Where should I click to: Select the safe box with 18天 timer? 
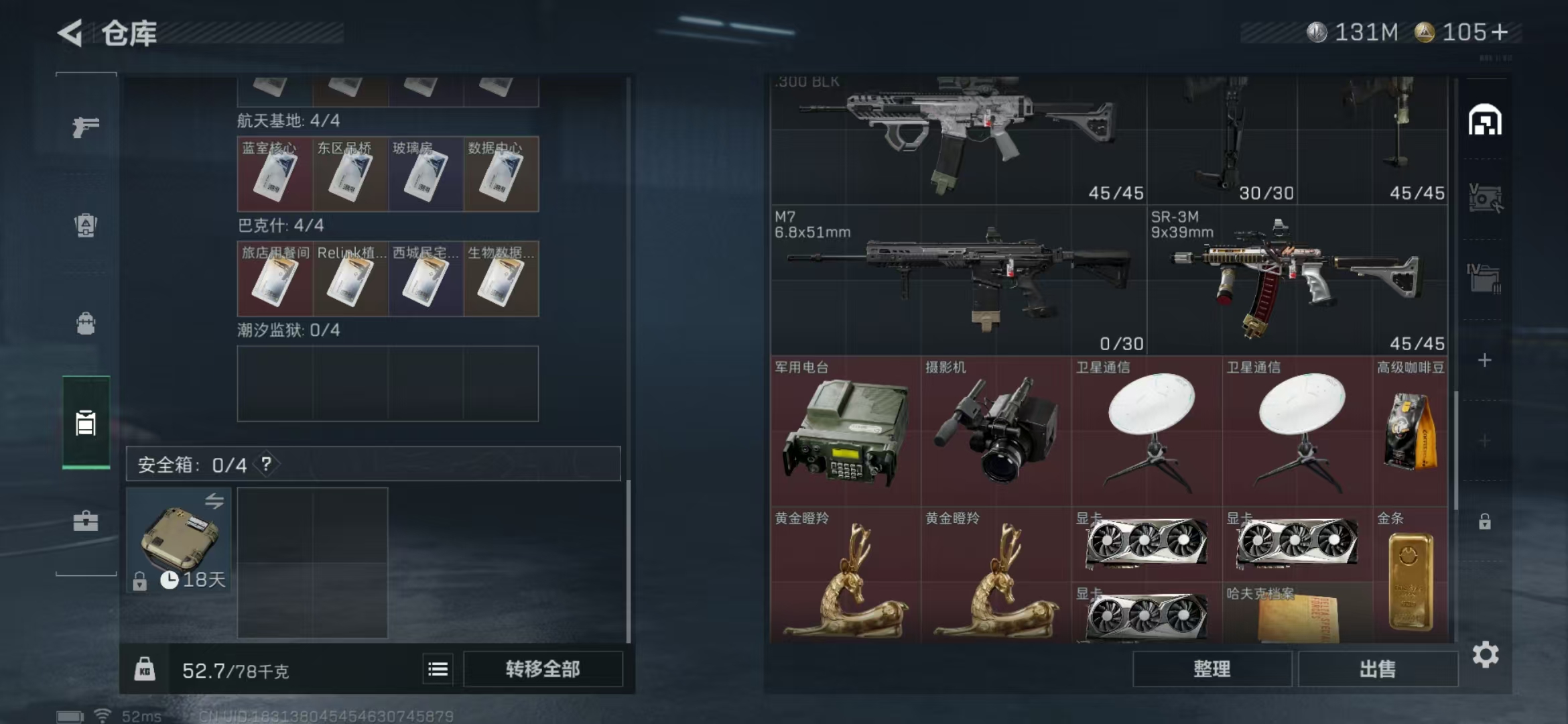point(179,540)
